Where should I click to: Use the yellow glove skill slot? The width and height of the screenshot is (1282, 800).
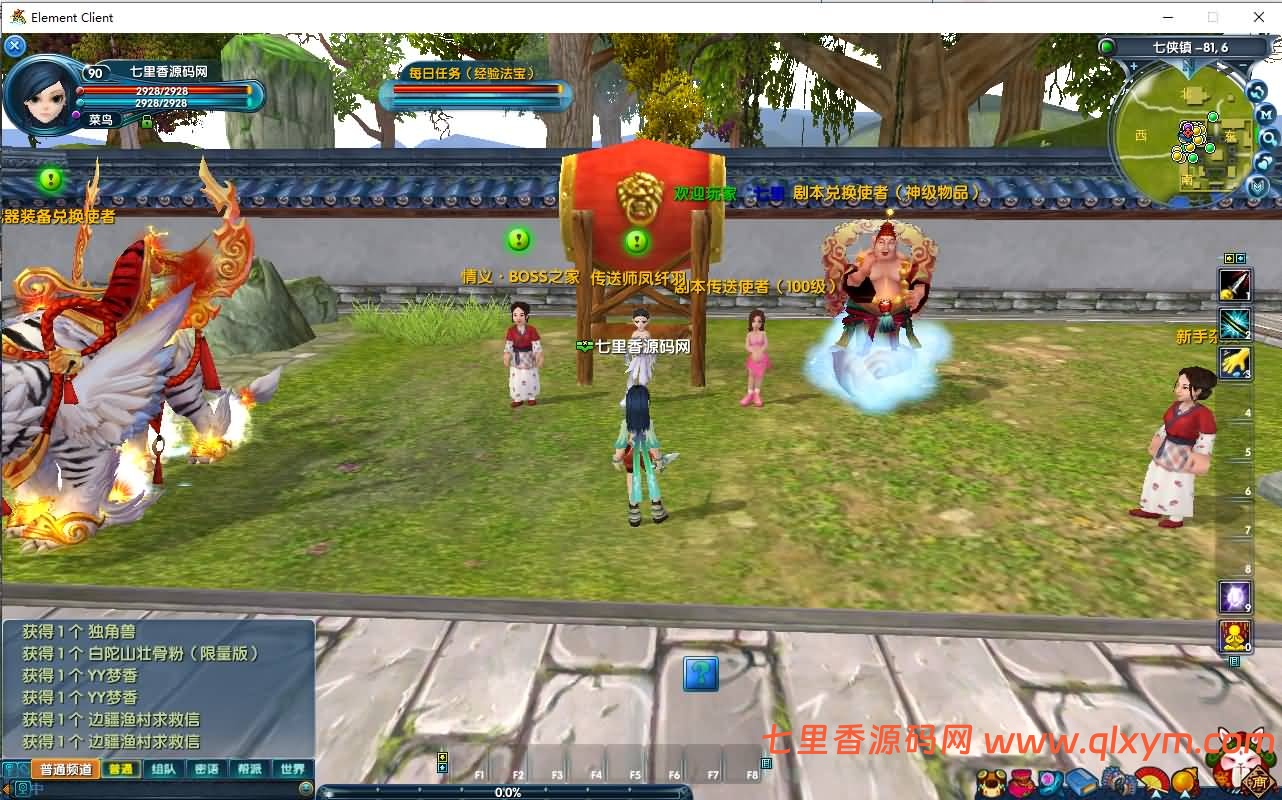(1235, 362)
